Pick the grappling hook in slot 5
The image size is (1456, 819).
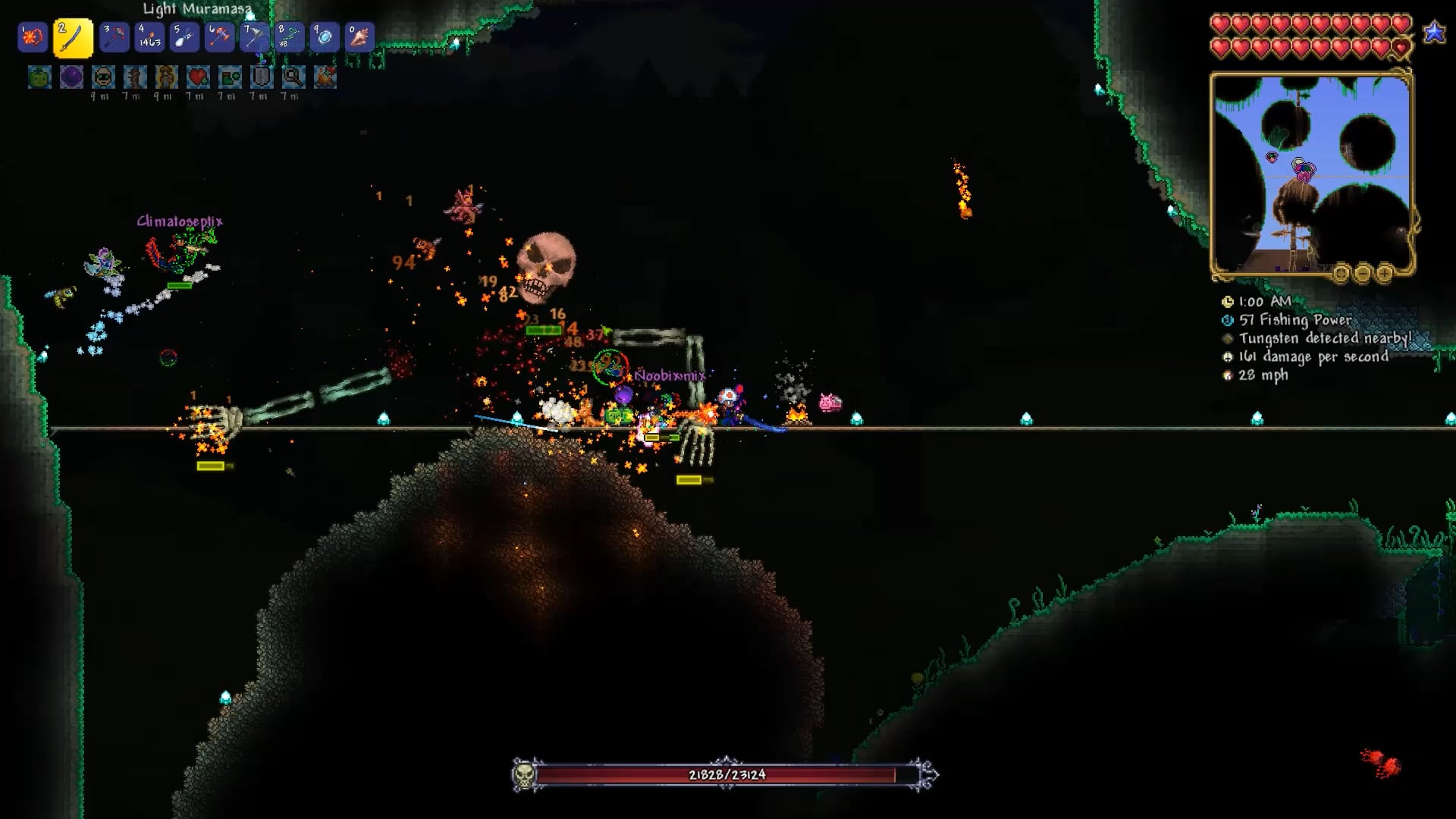[184, 37]
